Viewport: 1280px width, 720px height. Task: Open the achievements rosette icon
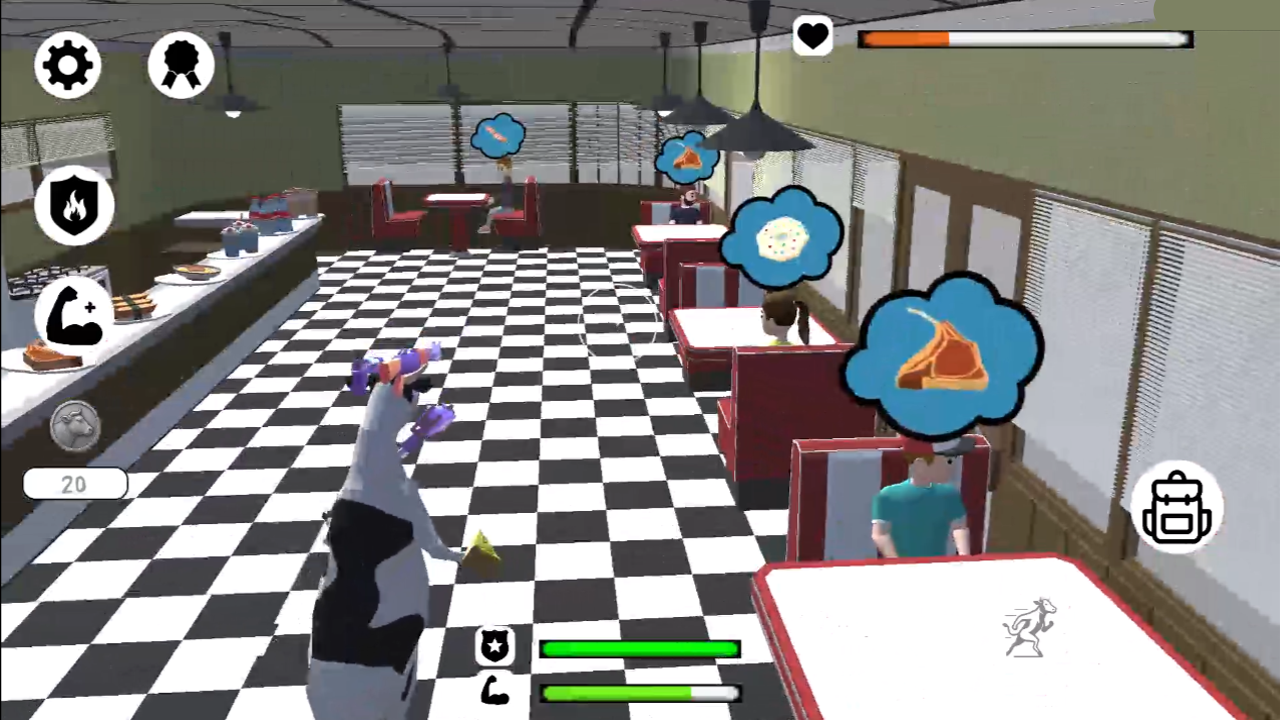click(181, 64)
